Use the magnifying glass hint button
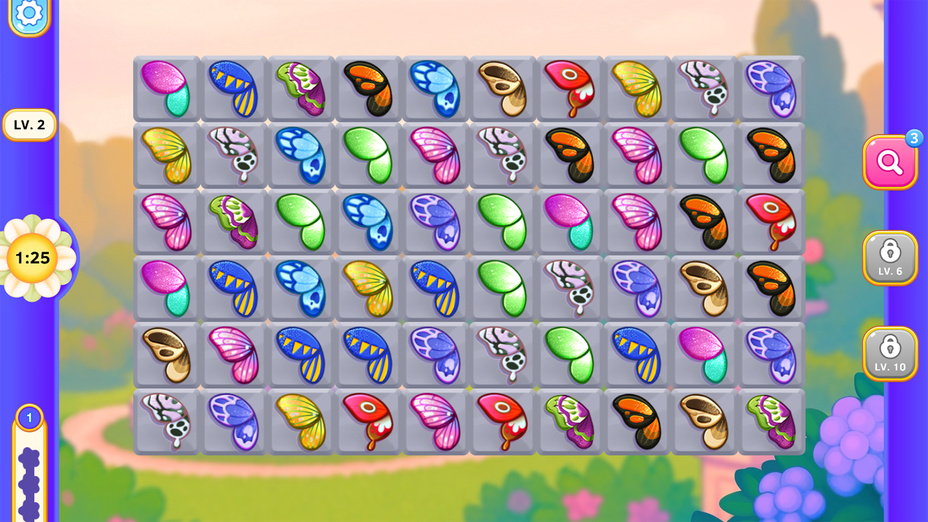The image size is (928, 522). click(x=889, y=162)
